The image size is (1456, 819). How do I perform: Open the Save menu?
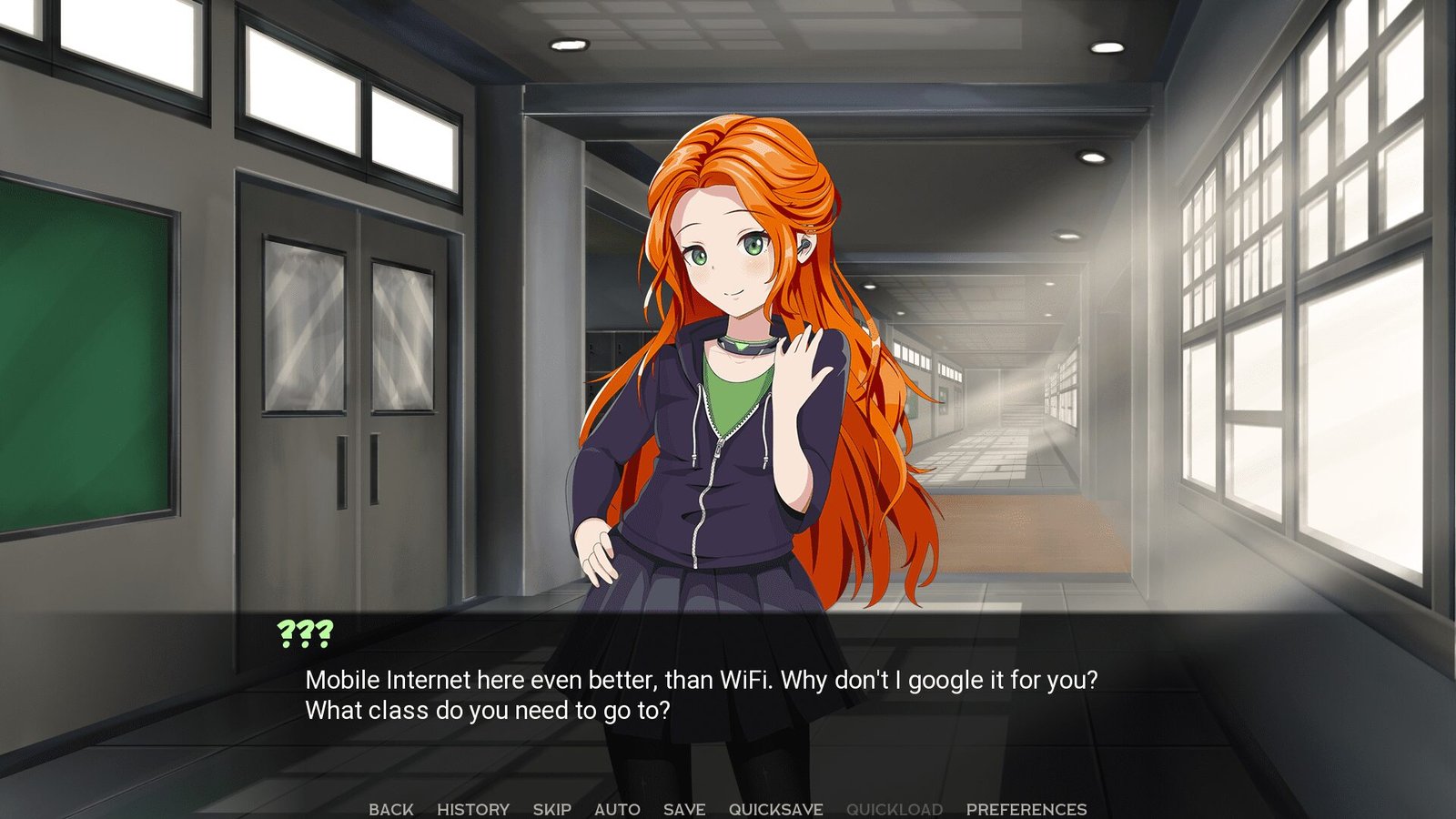(684, 809)
